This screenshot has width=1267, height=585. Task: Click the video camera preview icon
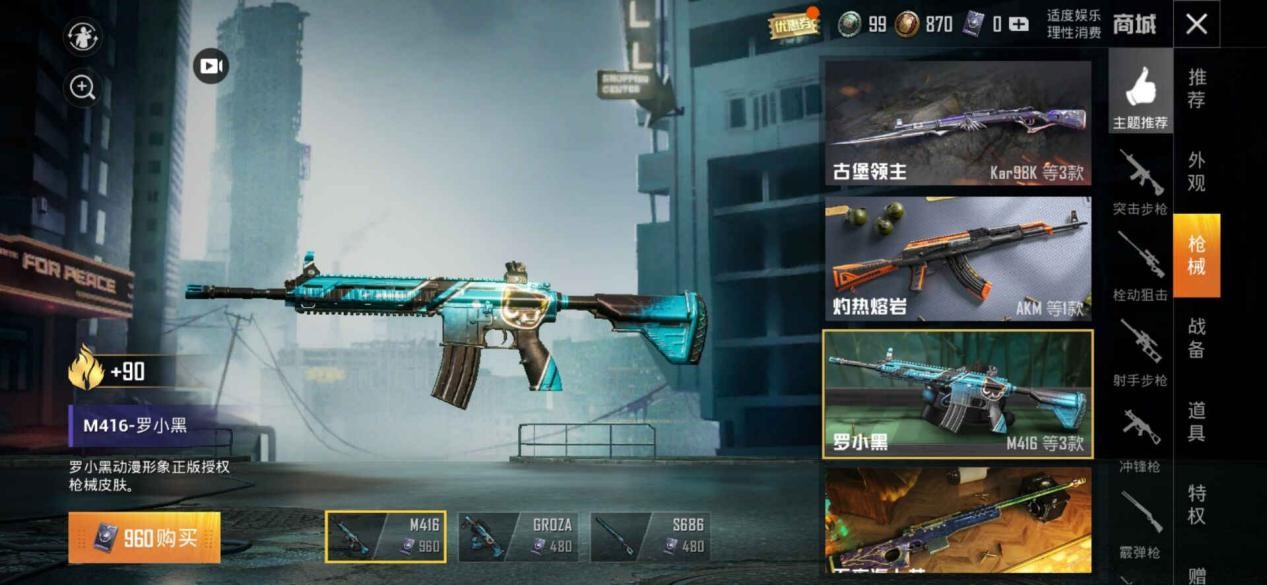(210, 66)
